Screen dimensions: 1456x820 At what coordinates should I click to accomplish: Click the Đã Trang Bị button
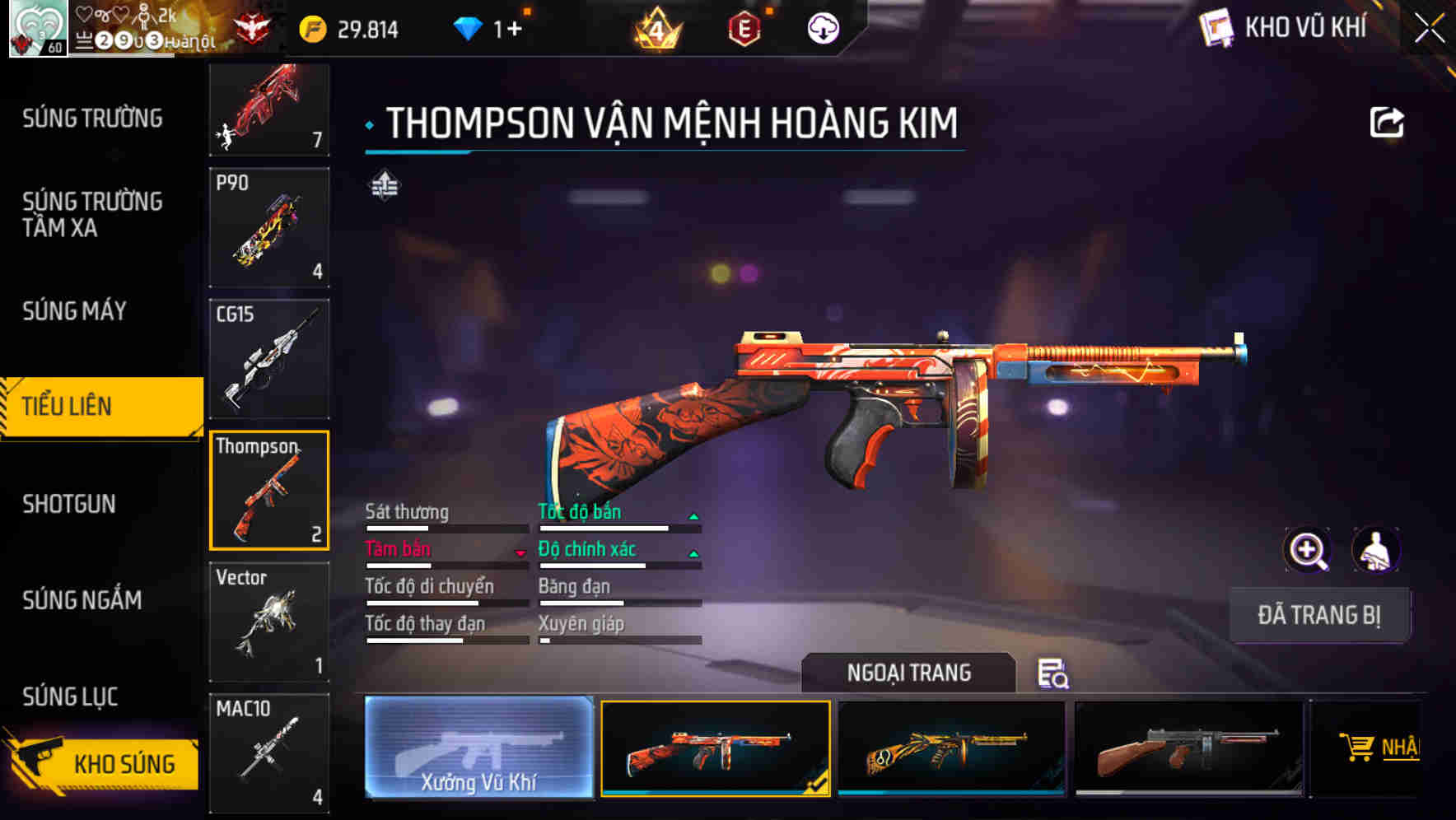tap(1319, 614)
